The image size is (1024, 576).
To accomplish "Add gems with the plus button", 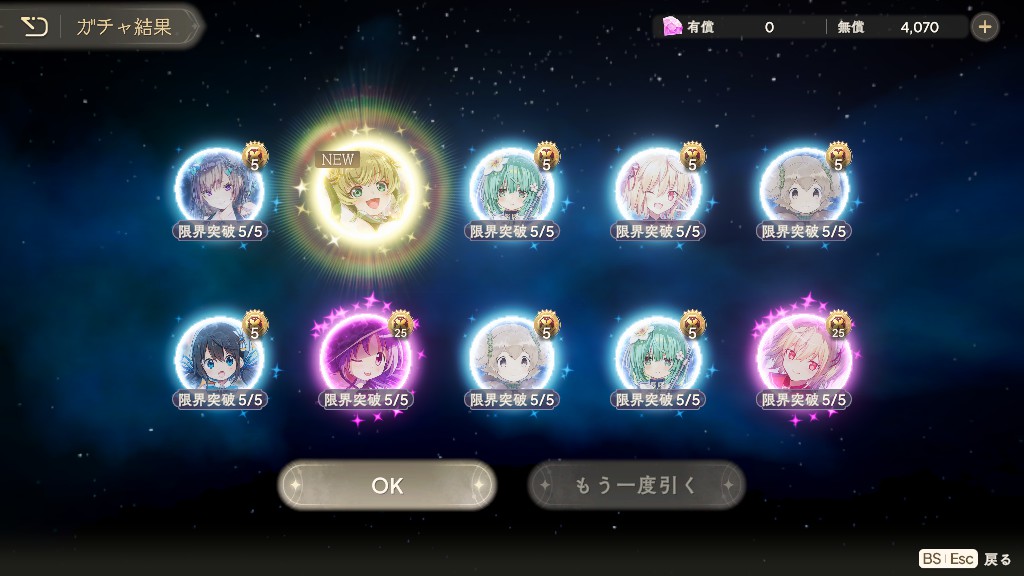I will tap(985, 27).
